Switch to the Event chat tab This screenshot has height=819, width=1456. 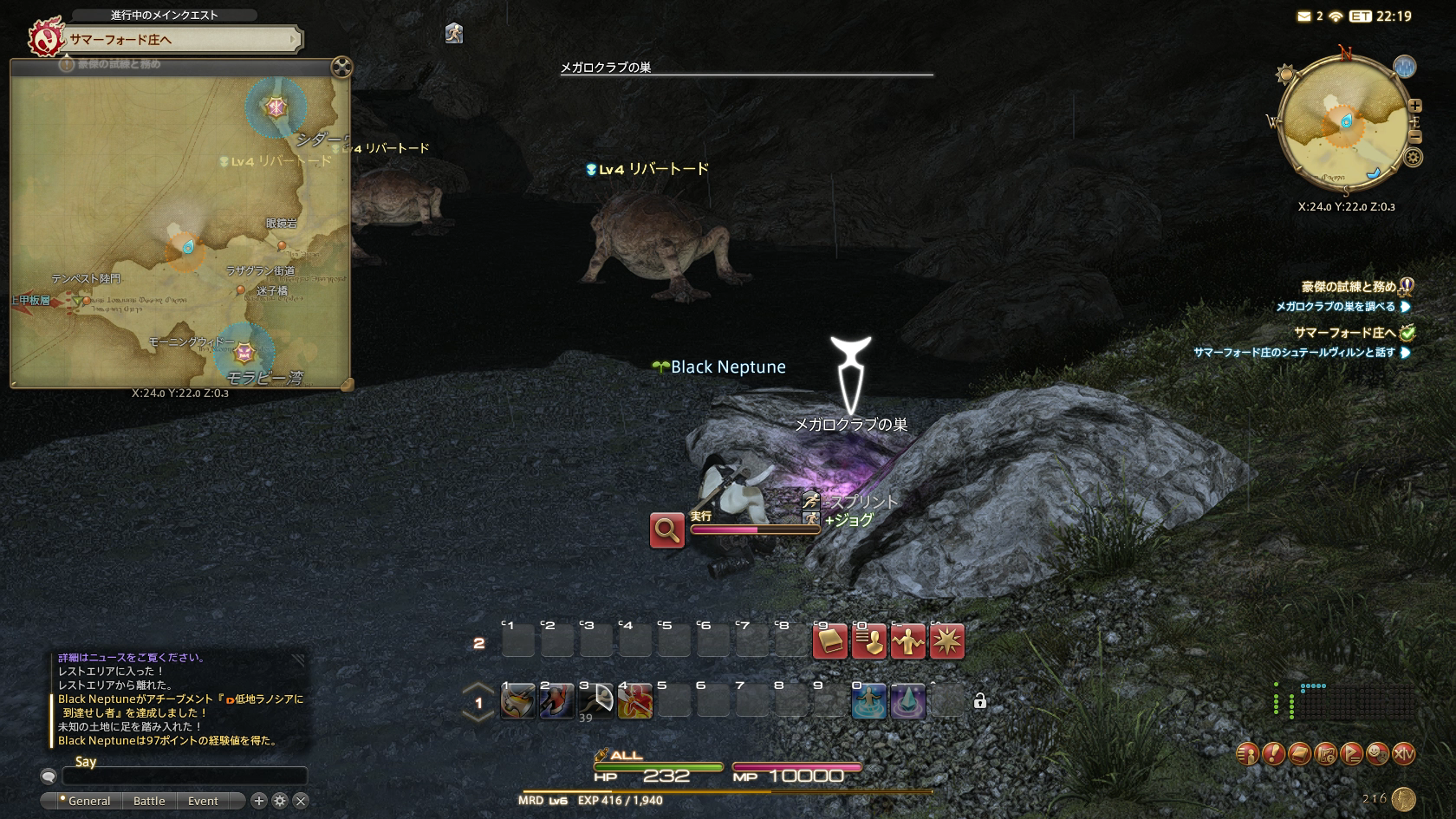point(203,801)
